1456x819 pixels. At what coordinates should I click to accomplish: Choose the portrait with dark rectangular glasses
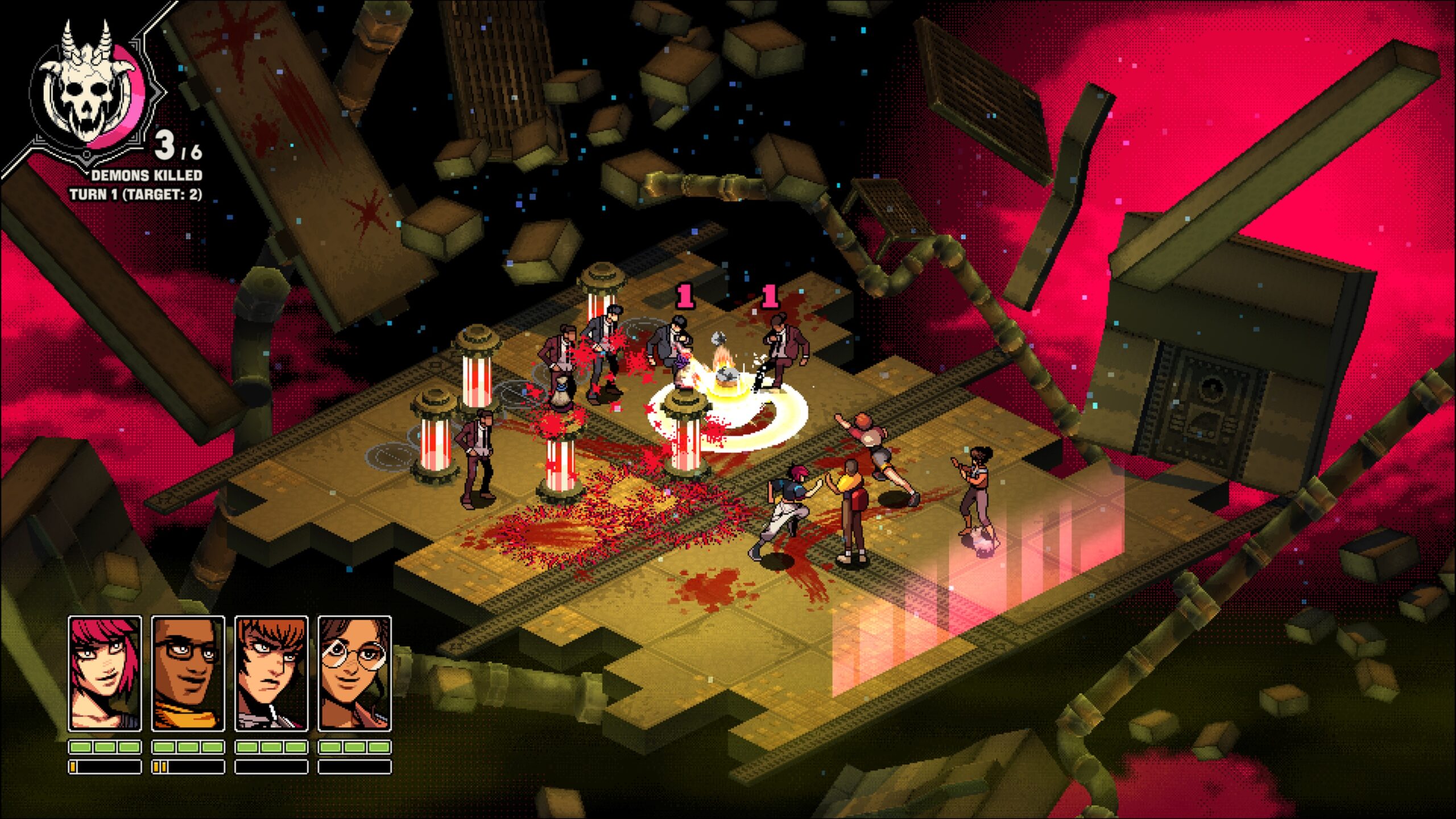(x=188, y=673)
